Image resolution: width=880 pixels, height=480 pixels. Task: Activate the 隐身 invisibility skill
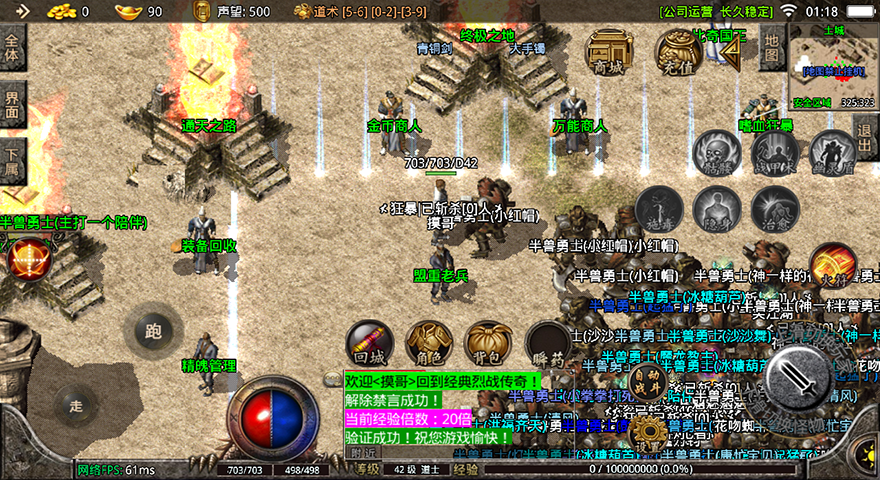(x=717, y=209)
